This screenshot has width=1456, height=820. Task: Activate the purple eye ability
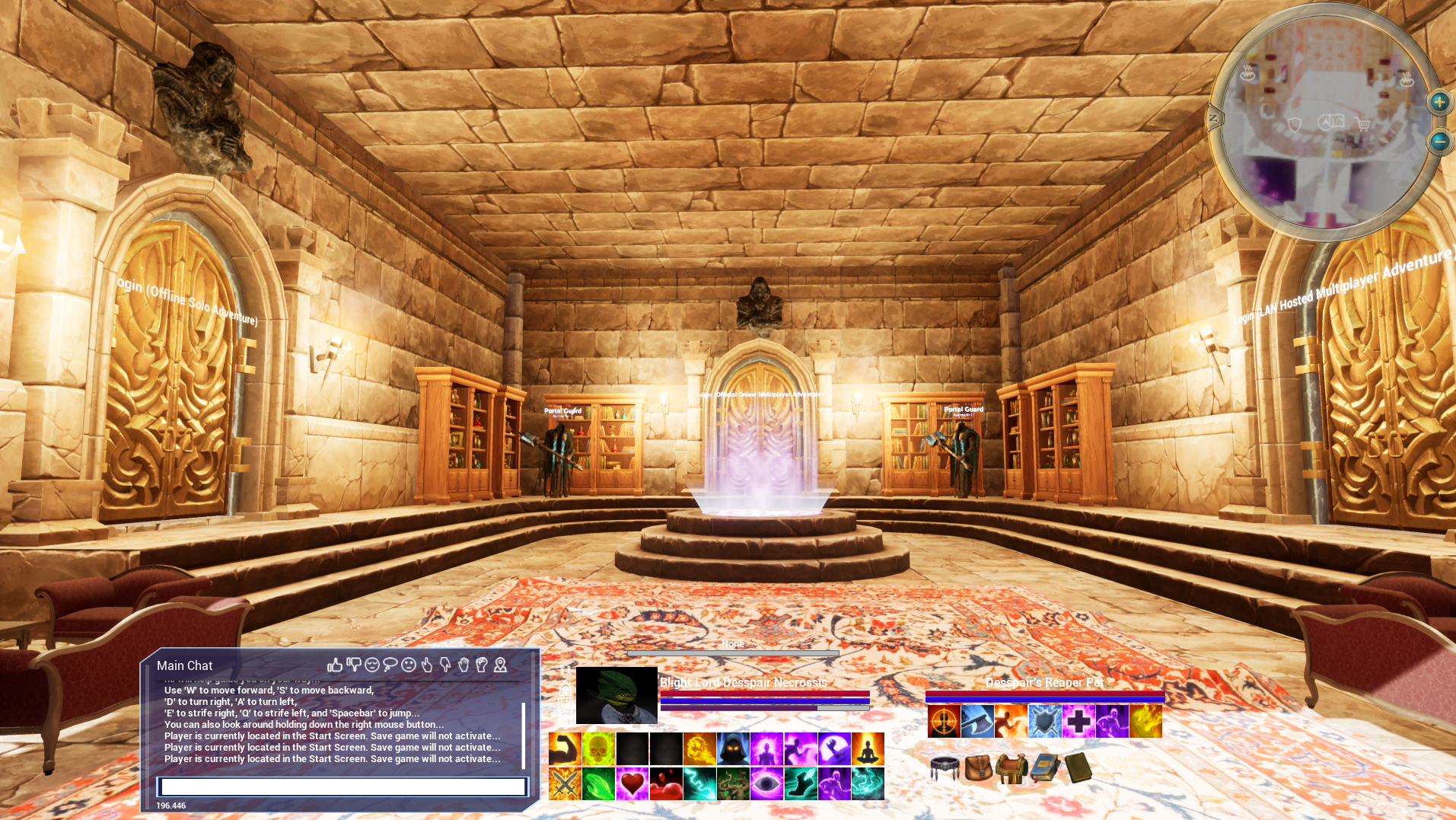point(766,783)
